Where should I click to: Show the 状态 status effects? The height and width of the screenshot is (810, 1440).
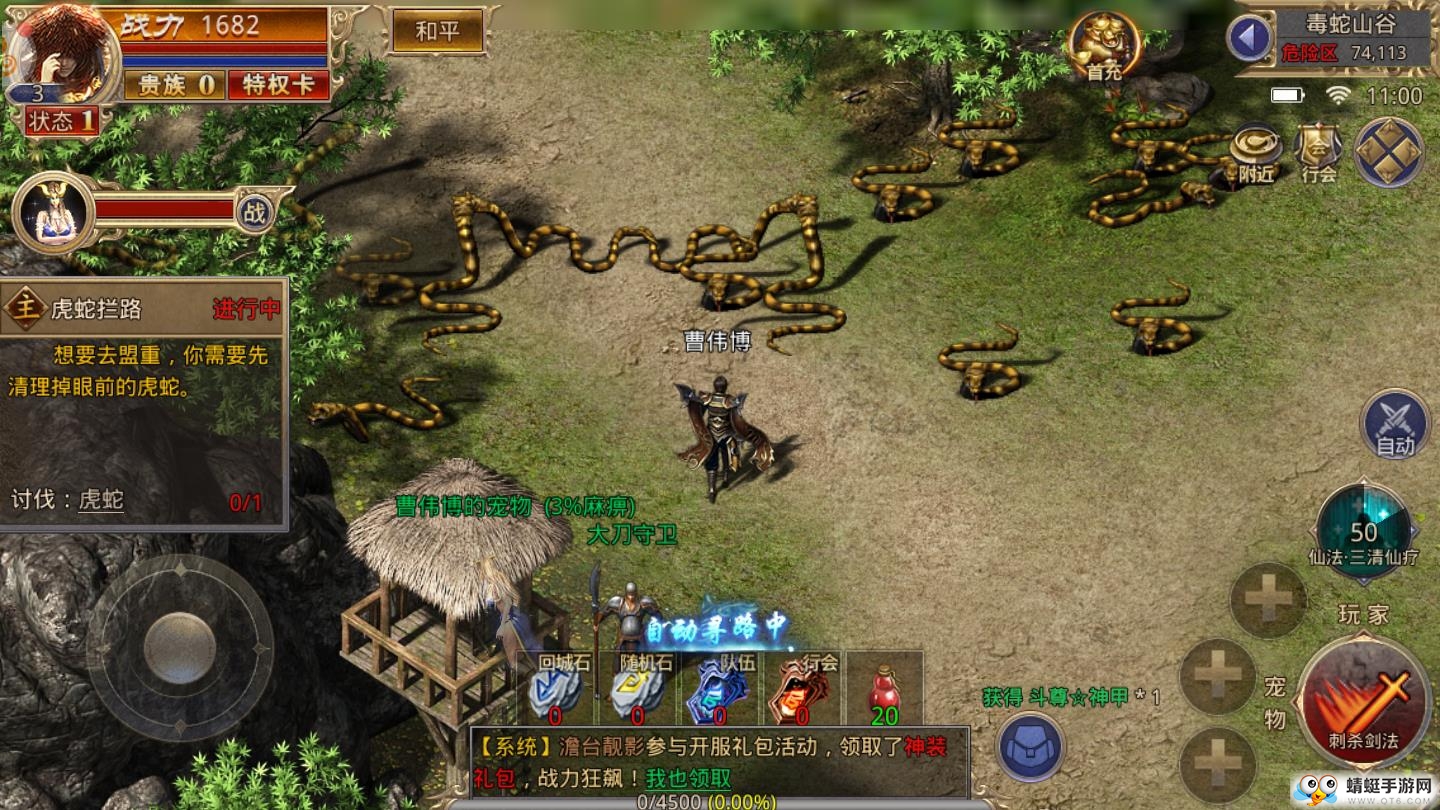click(x=62, y=122)
